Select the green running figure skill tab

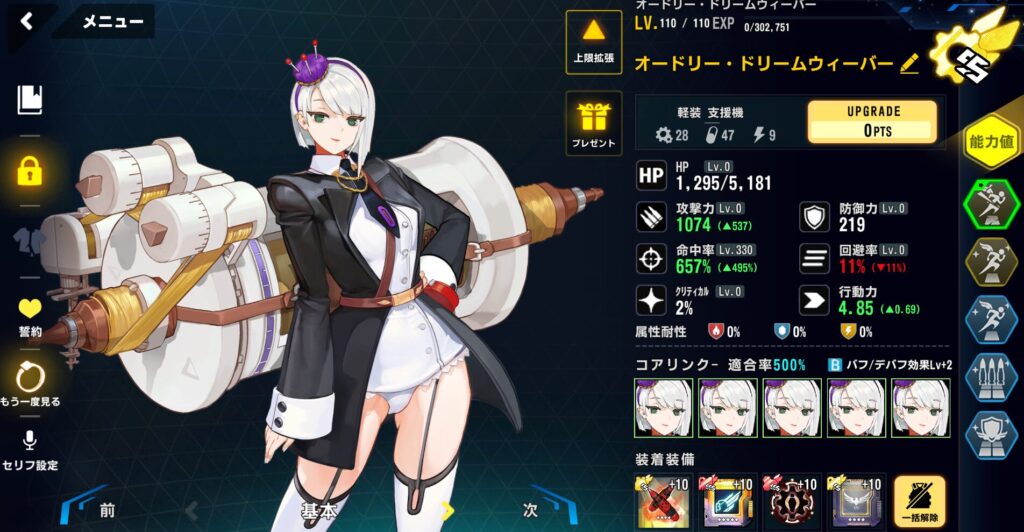(x=990, y=205)
